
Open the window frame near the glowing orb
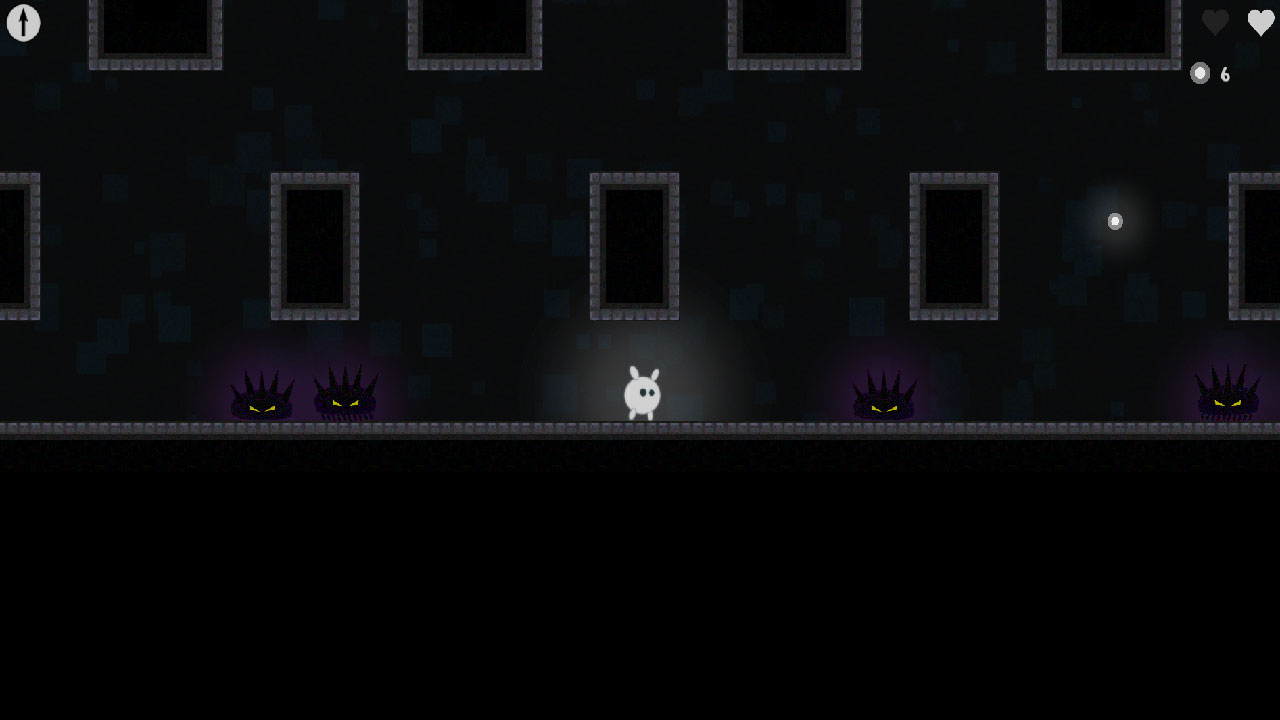(x=955, y=245)
